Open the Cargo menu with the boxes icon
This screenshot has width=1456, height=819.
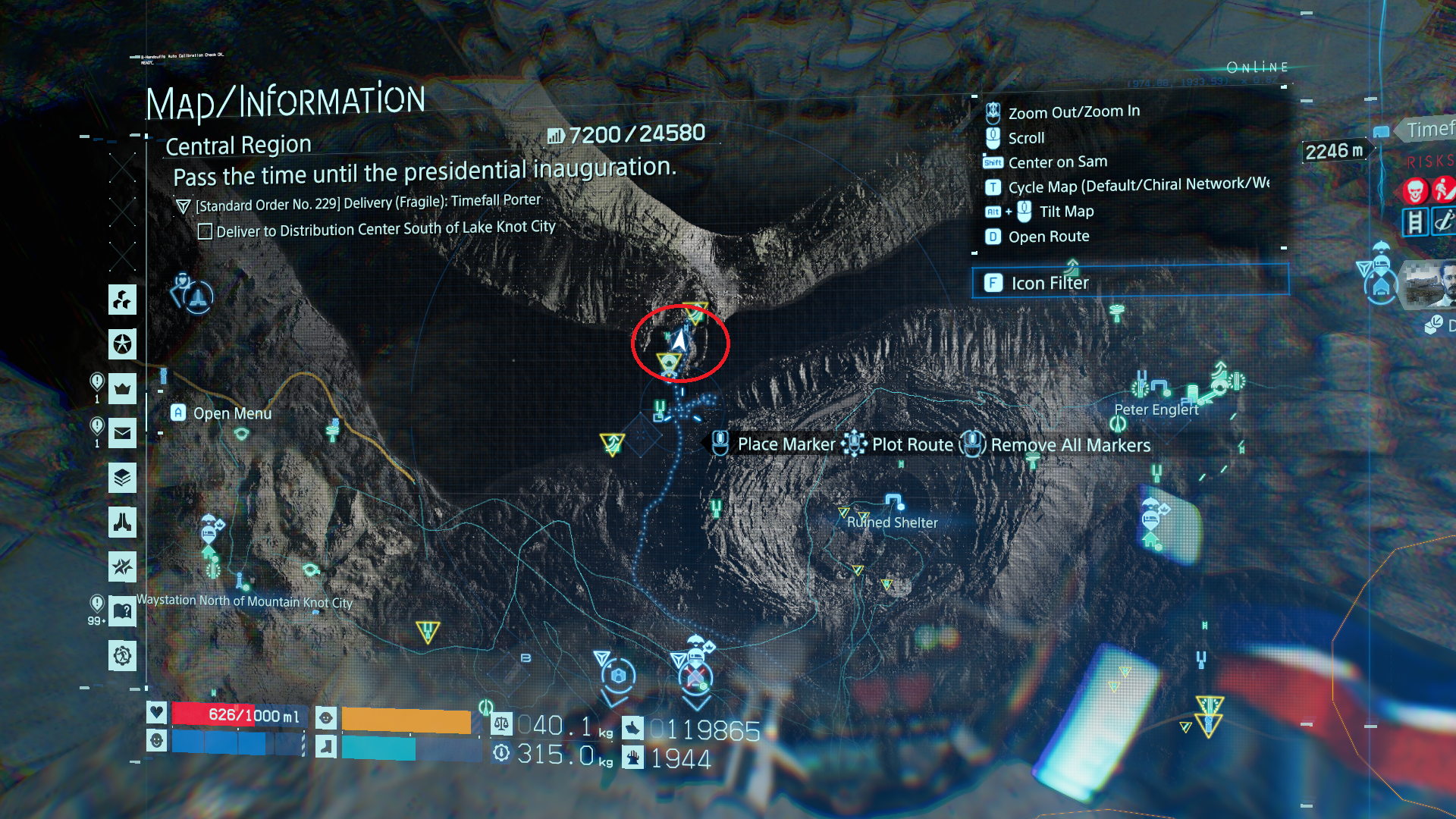122,300
